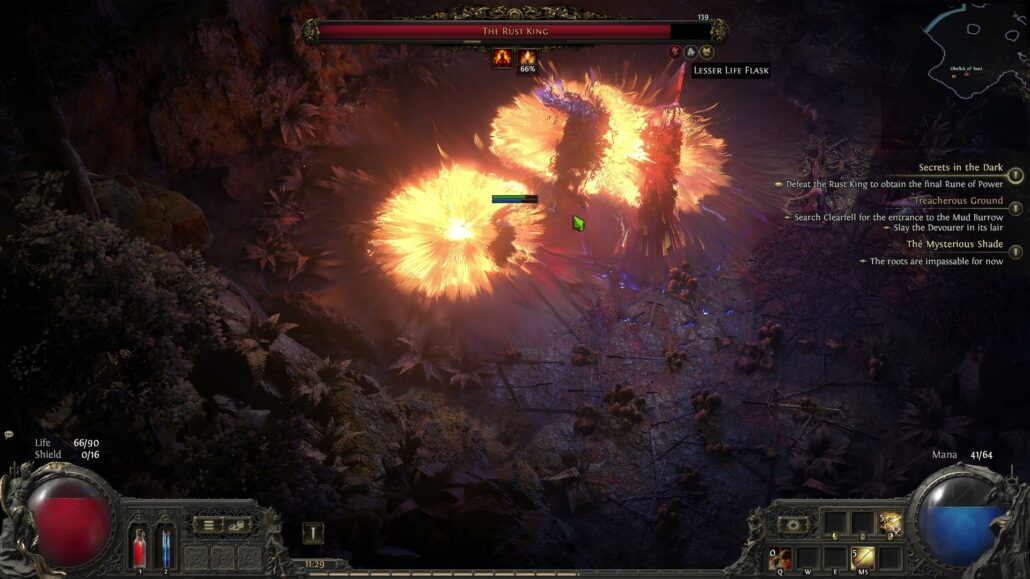Viewport: 1030px width, 579px height.
Task: Select the Treacherous Ground quest
Action: [x=958, y=201]
